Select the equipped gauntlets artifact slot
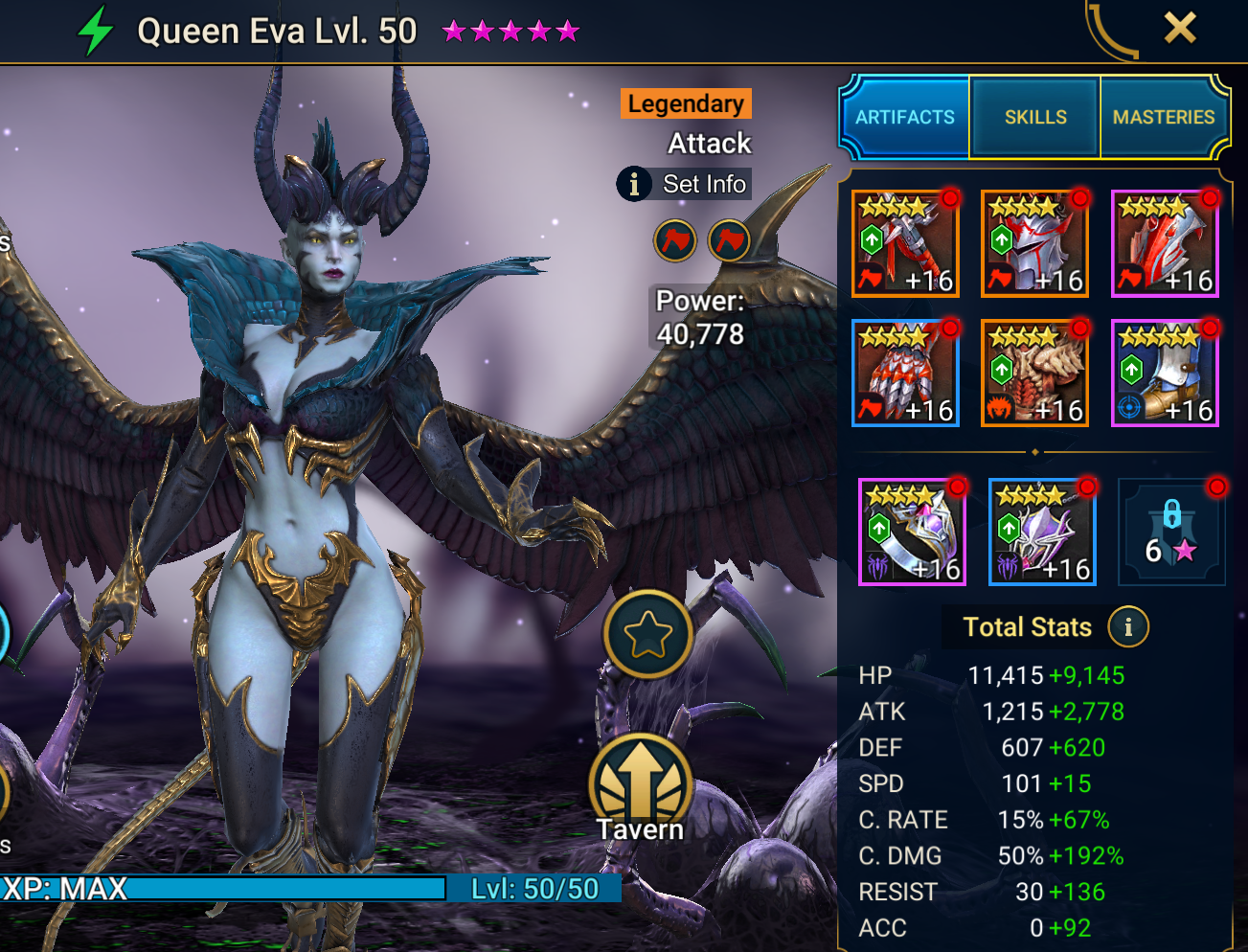The image size is (1248, 952). 905,374
